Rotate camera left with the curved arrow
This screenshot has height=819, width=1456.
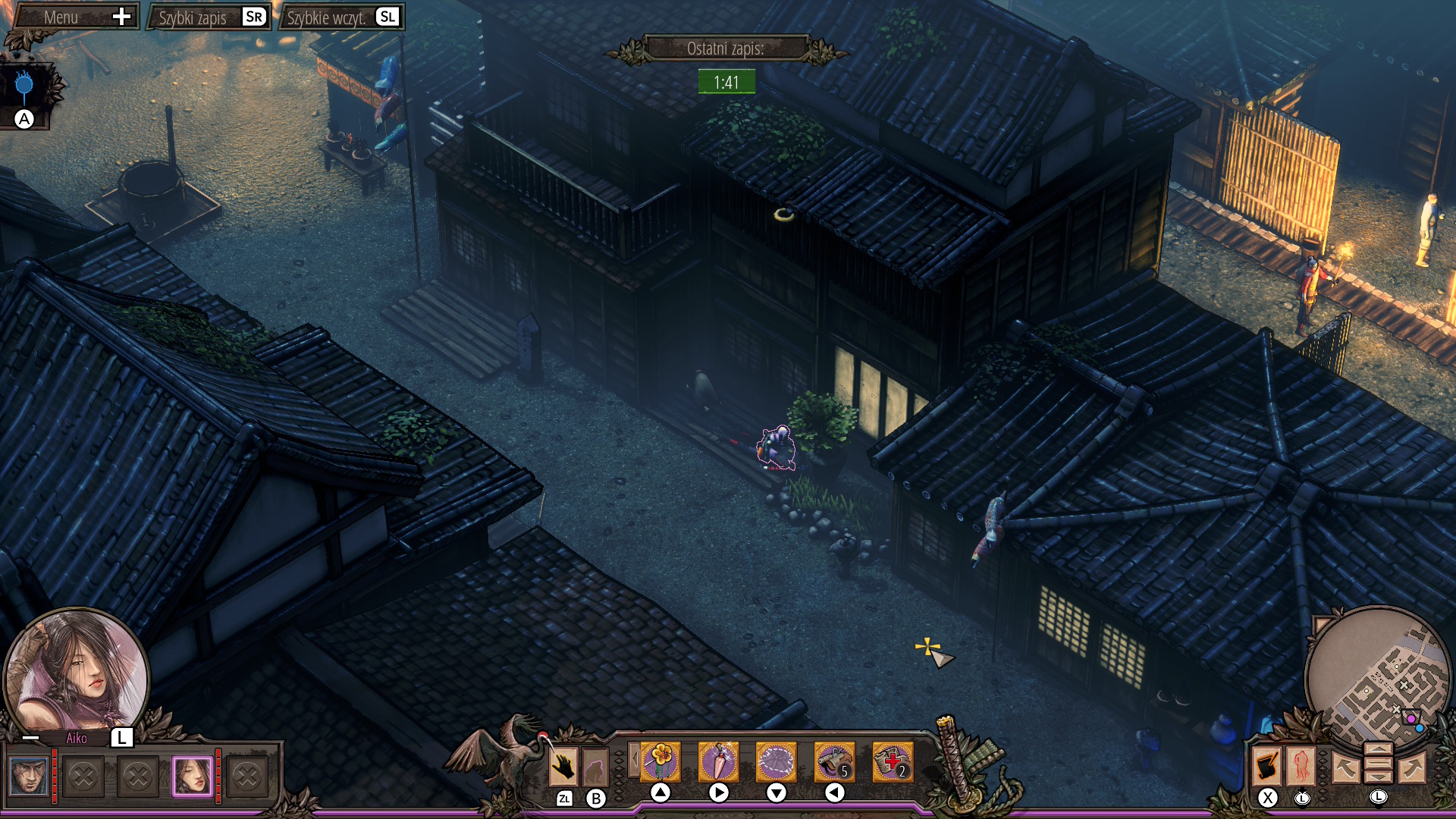pos(1346,767)
